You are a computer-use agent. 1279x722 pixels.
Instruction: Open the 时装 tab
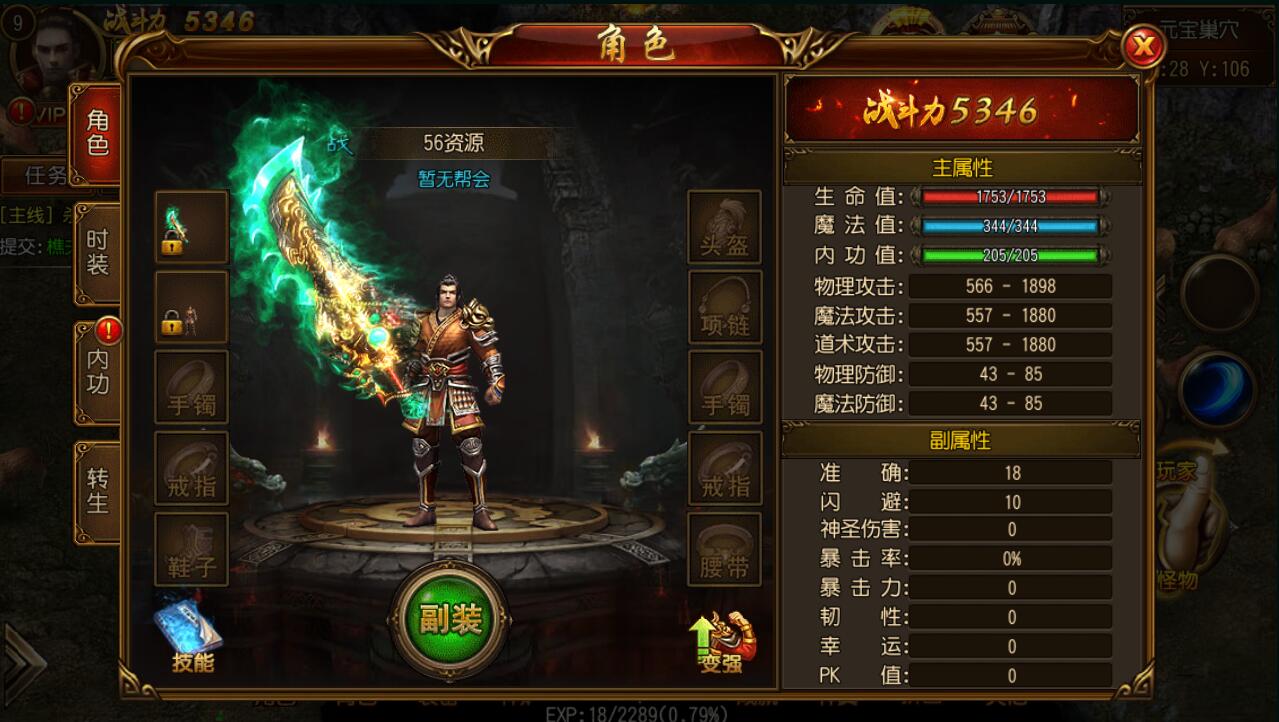[97, 253]
